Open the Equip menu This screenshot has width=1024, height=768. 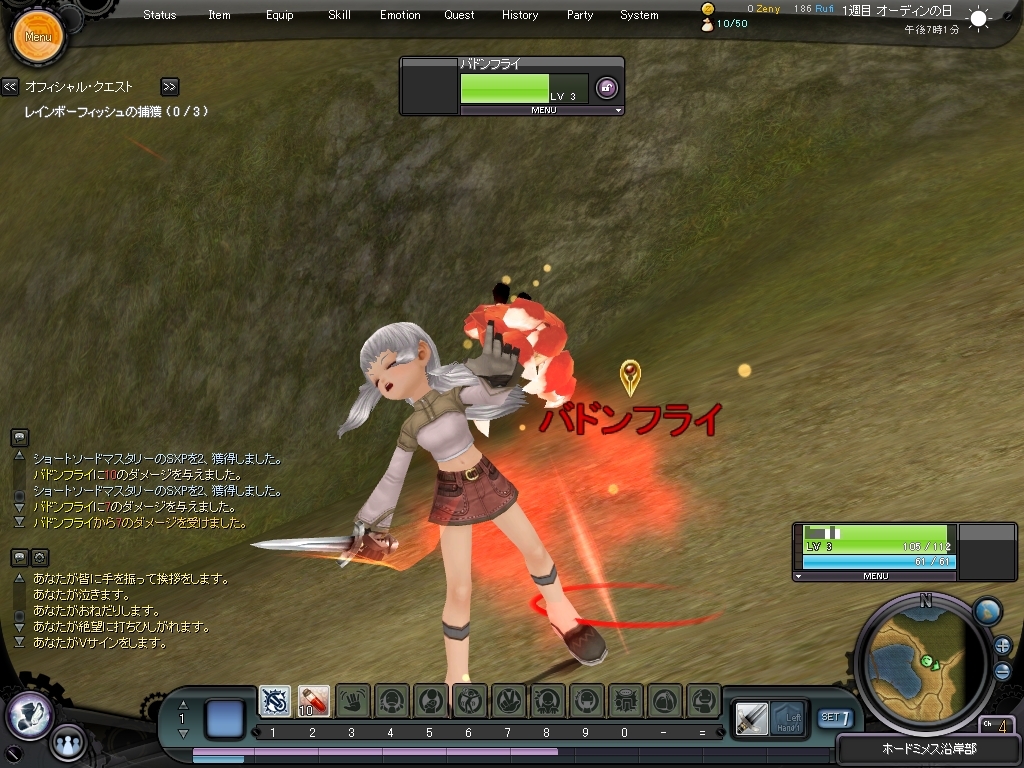click(280, 15)
